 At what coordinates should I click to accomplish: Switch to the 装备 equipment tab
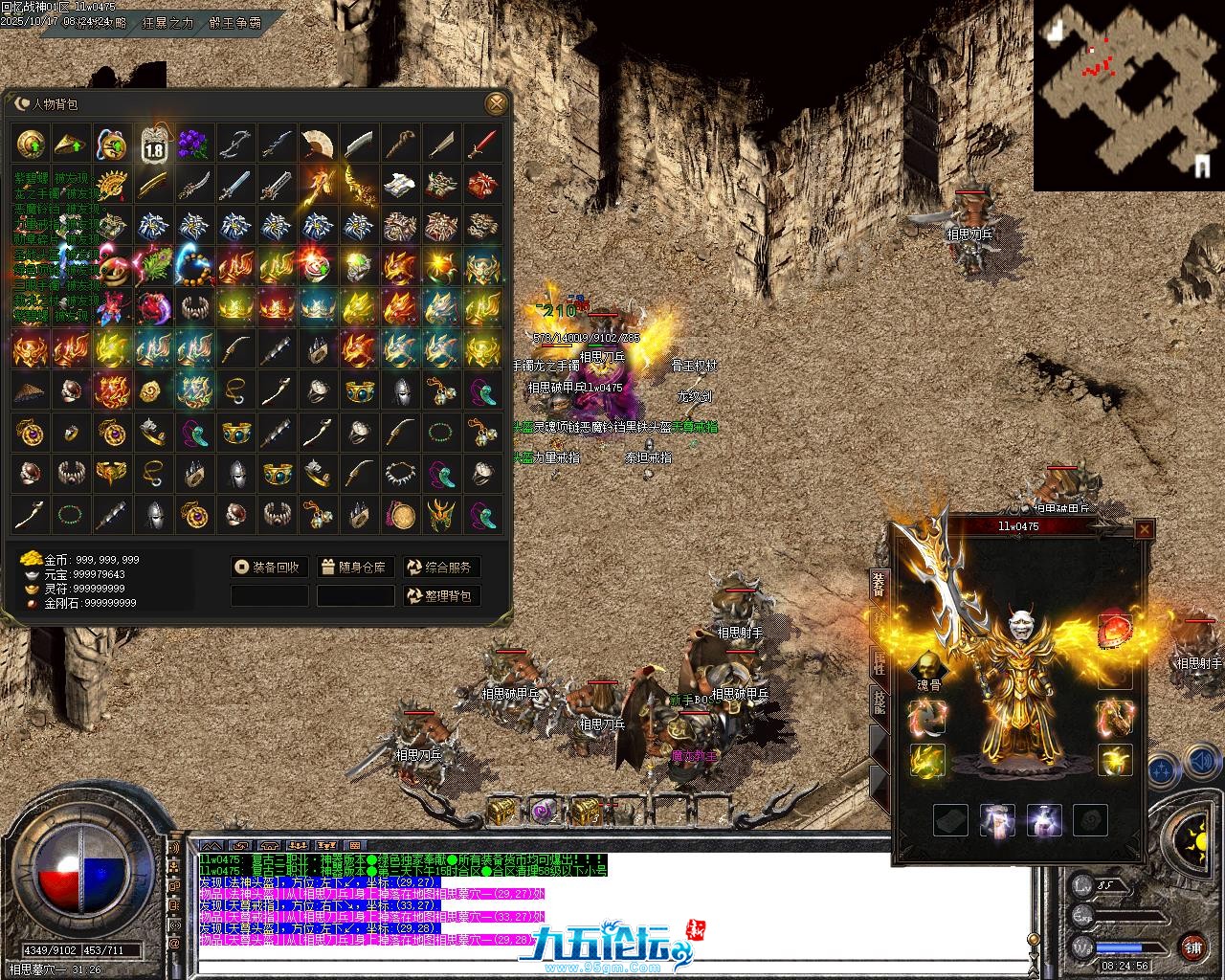[x=878, y=585]
